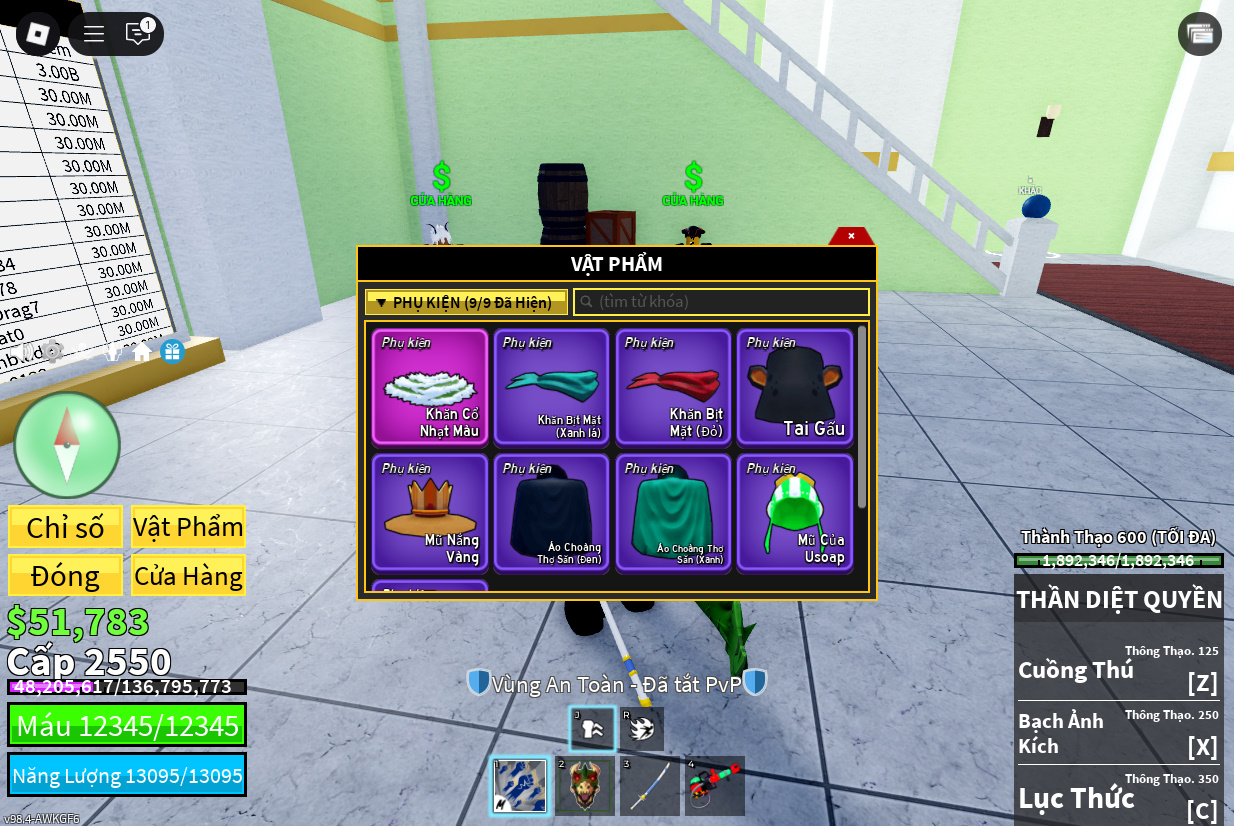Choose the red Khăn Bịt Mặt accessory

[x=673, y=387]
